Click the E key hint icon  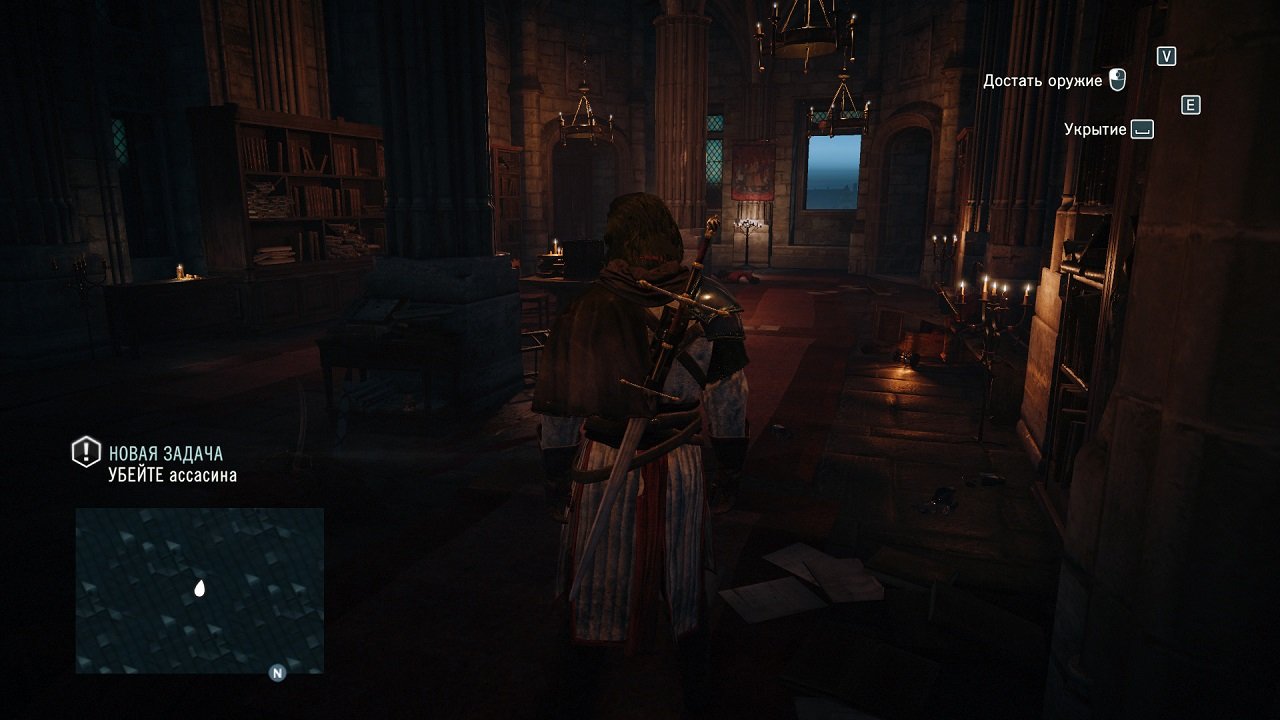[x=1190, y=105]
